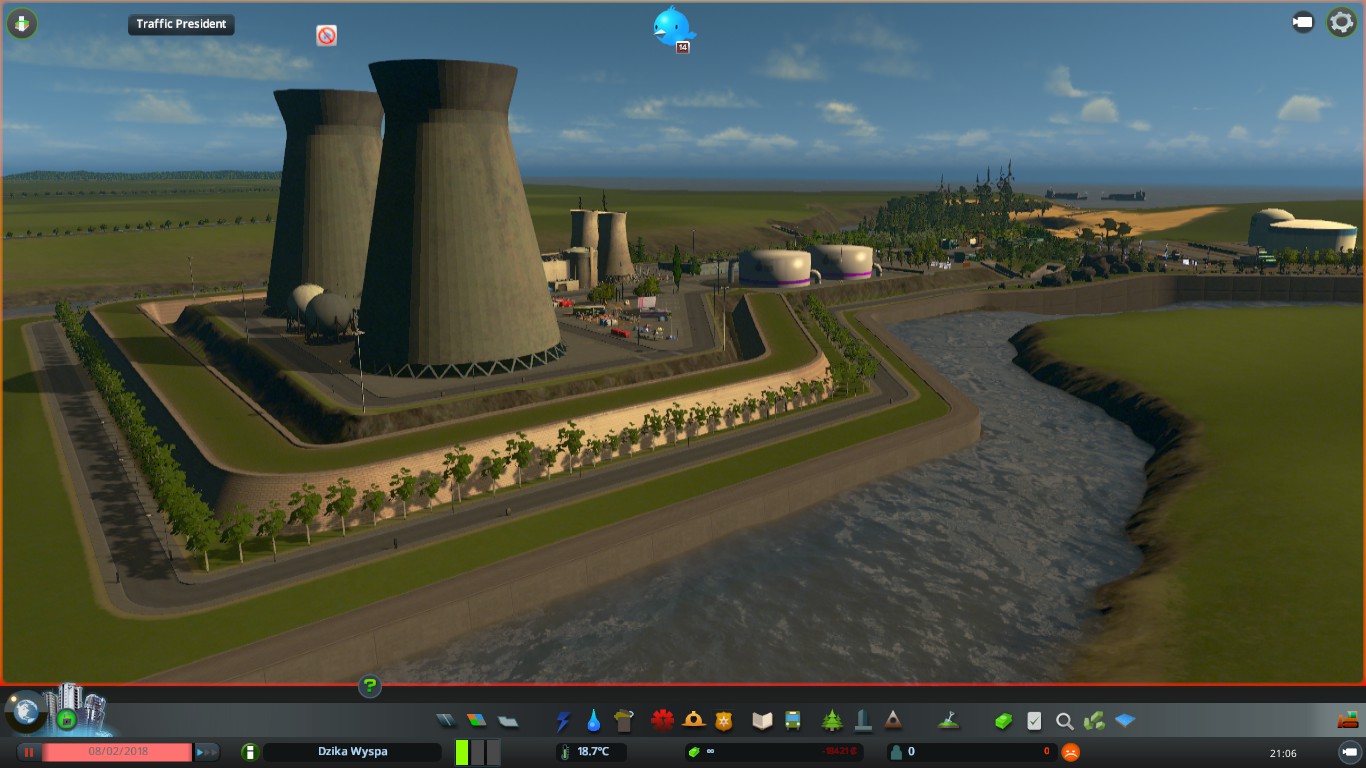Open the zoning tool
1366x768 pixels.
477,720
